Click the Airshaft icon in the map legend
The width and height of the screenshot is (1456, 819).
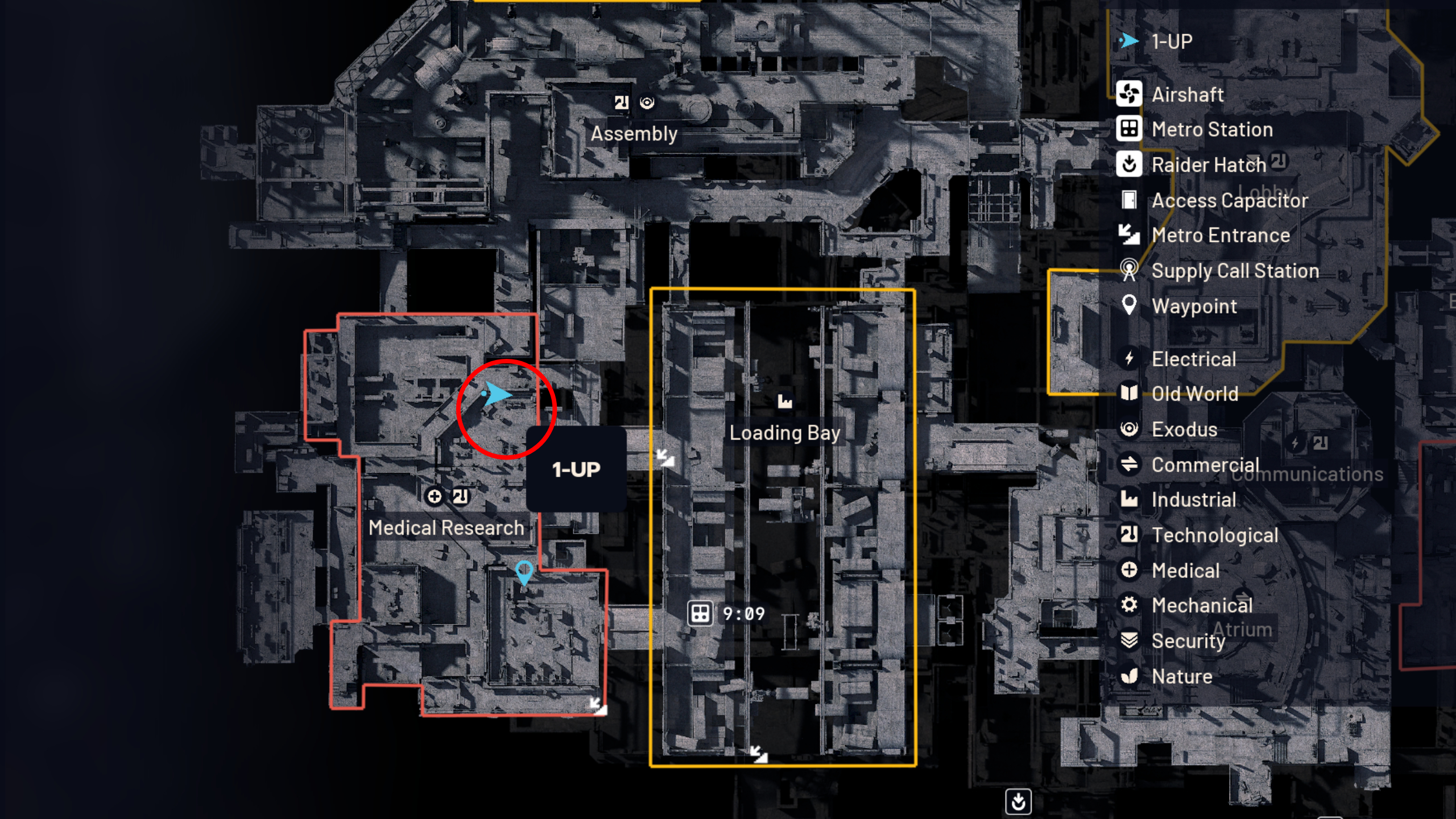pos(1130,94)
